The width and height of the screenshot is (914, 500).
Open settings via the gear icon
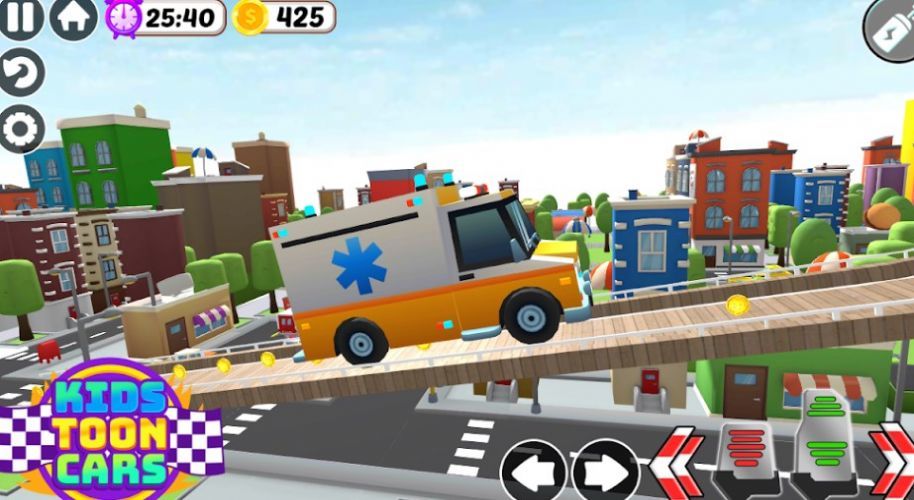(x=20, y=129)
